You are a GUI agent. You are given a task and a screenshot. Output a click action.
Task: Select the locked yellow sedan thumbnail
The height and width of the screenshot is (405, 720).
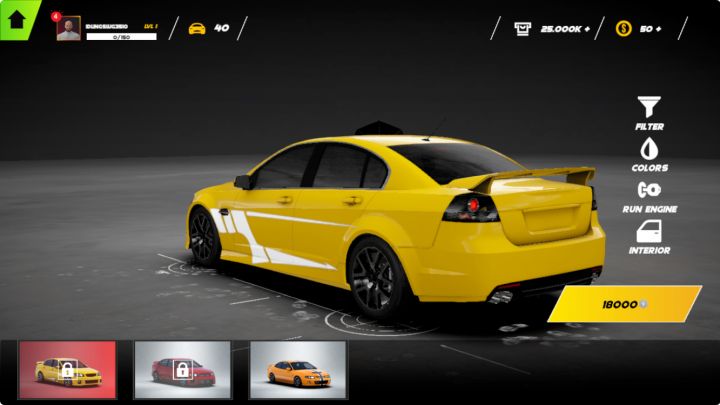[67, 370]
